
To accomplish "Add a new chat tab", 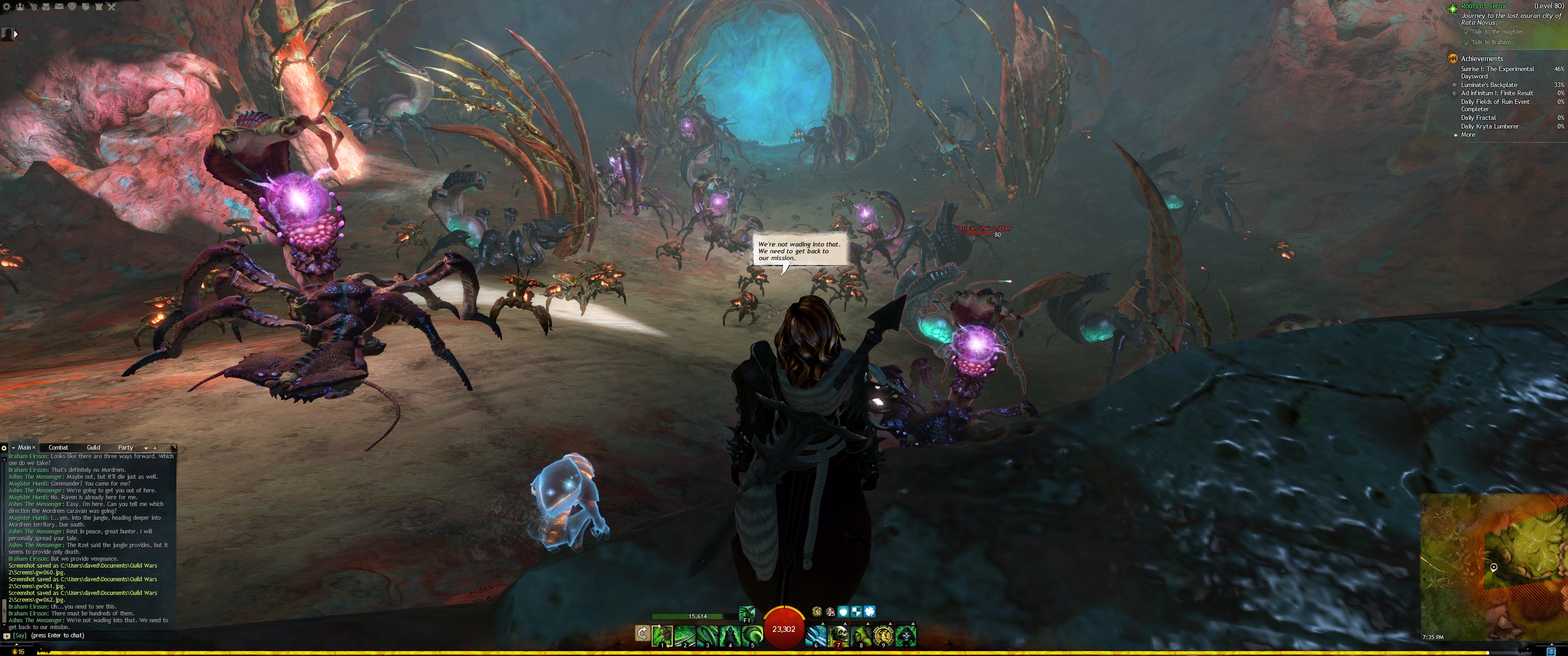I will 155,448.
